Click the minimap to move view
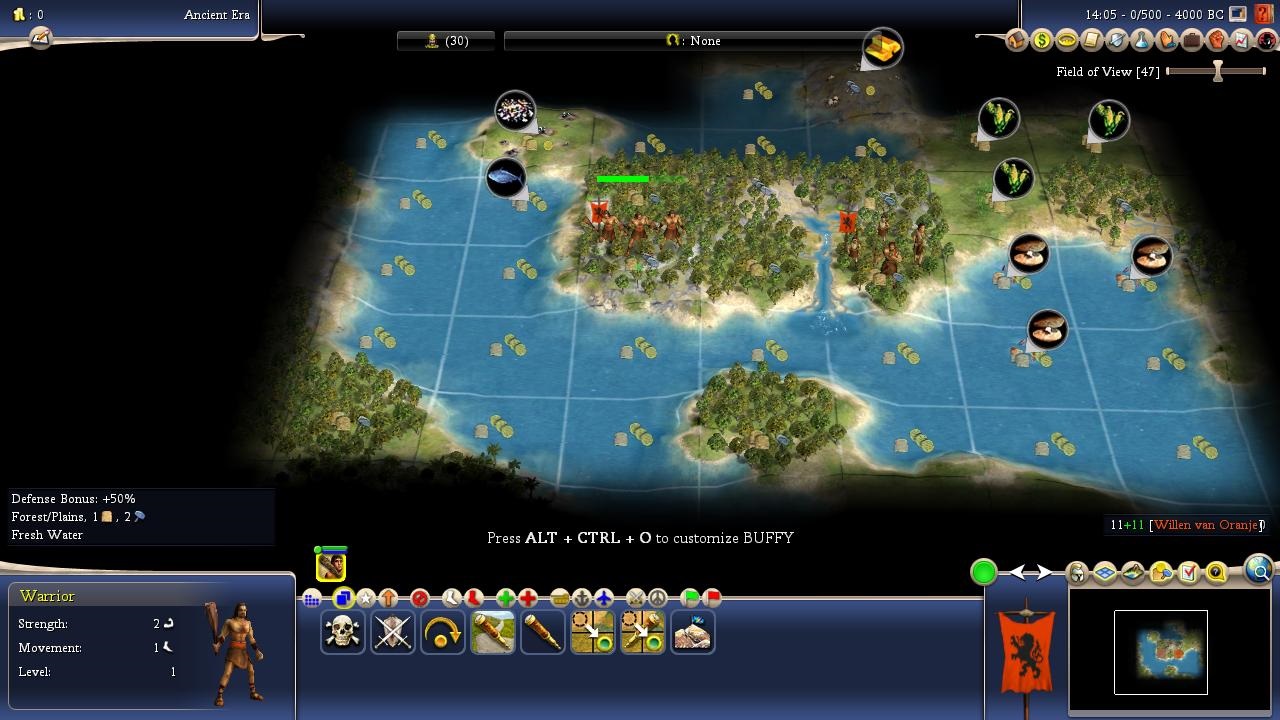 point(1160,651)
